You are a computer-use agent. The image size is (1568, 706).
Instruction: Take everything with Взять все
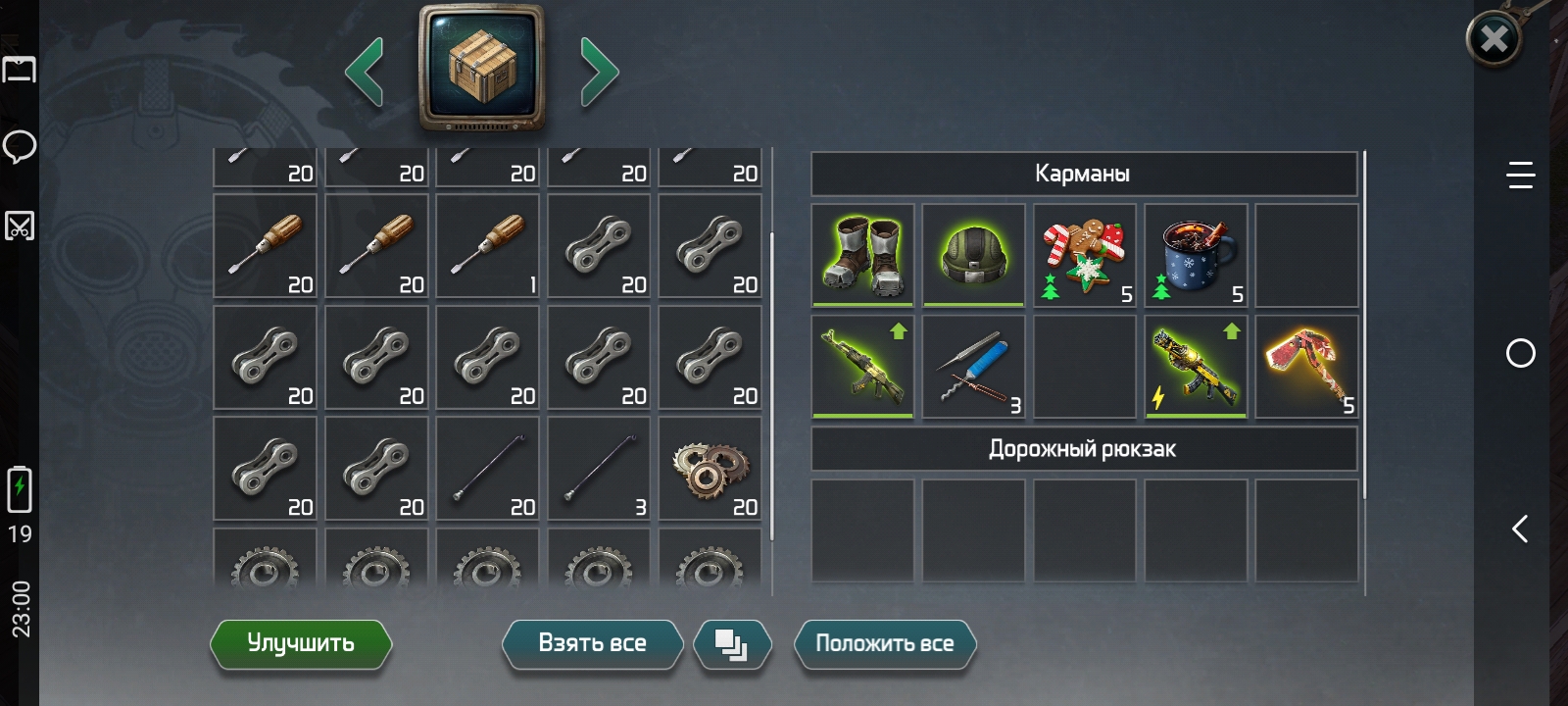point(592,644)
